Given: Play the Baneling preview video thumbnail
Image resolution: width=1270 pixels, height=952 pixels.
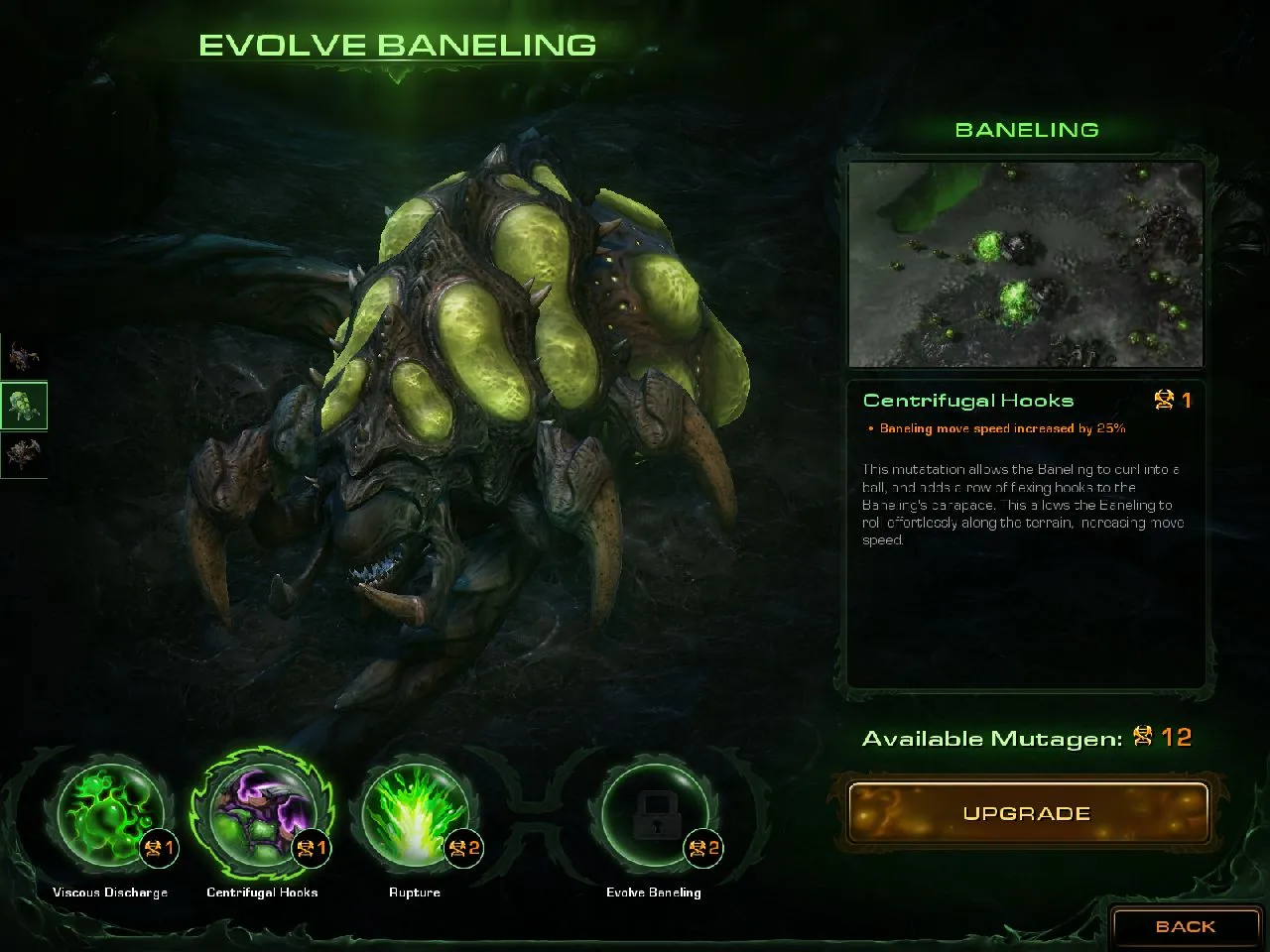Looking at the screenshot, I should (x=1026, y=265).
